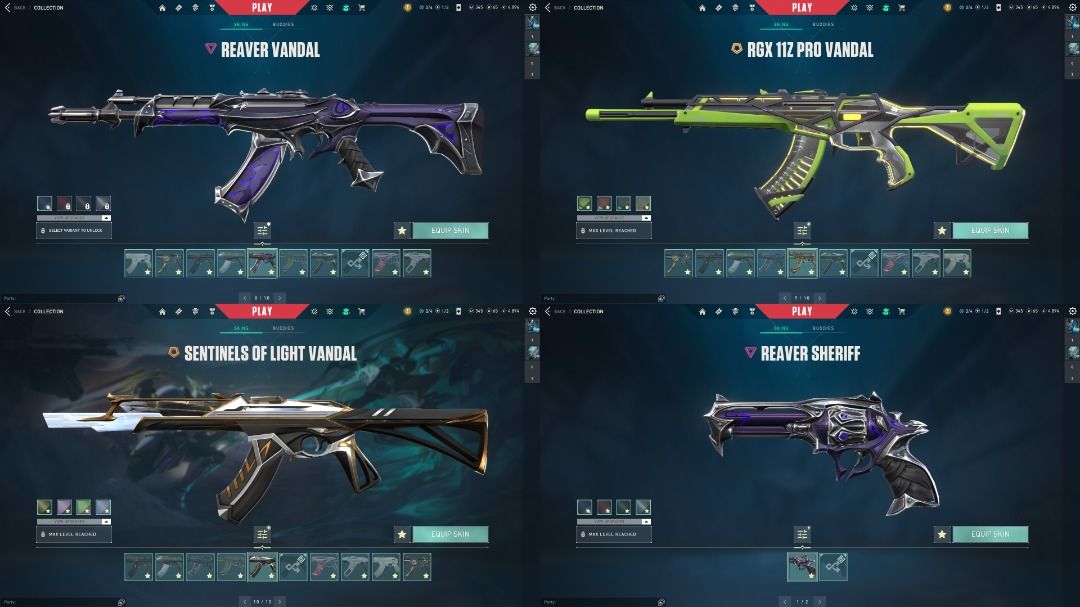The width and height of the screenshot is (1080, 607).
Task: Equip the Reaver Vandal skin
Action: 450,230
